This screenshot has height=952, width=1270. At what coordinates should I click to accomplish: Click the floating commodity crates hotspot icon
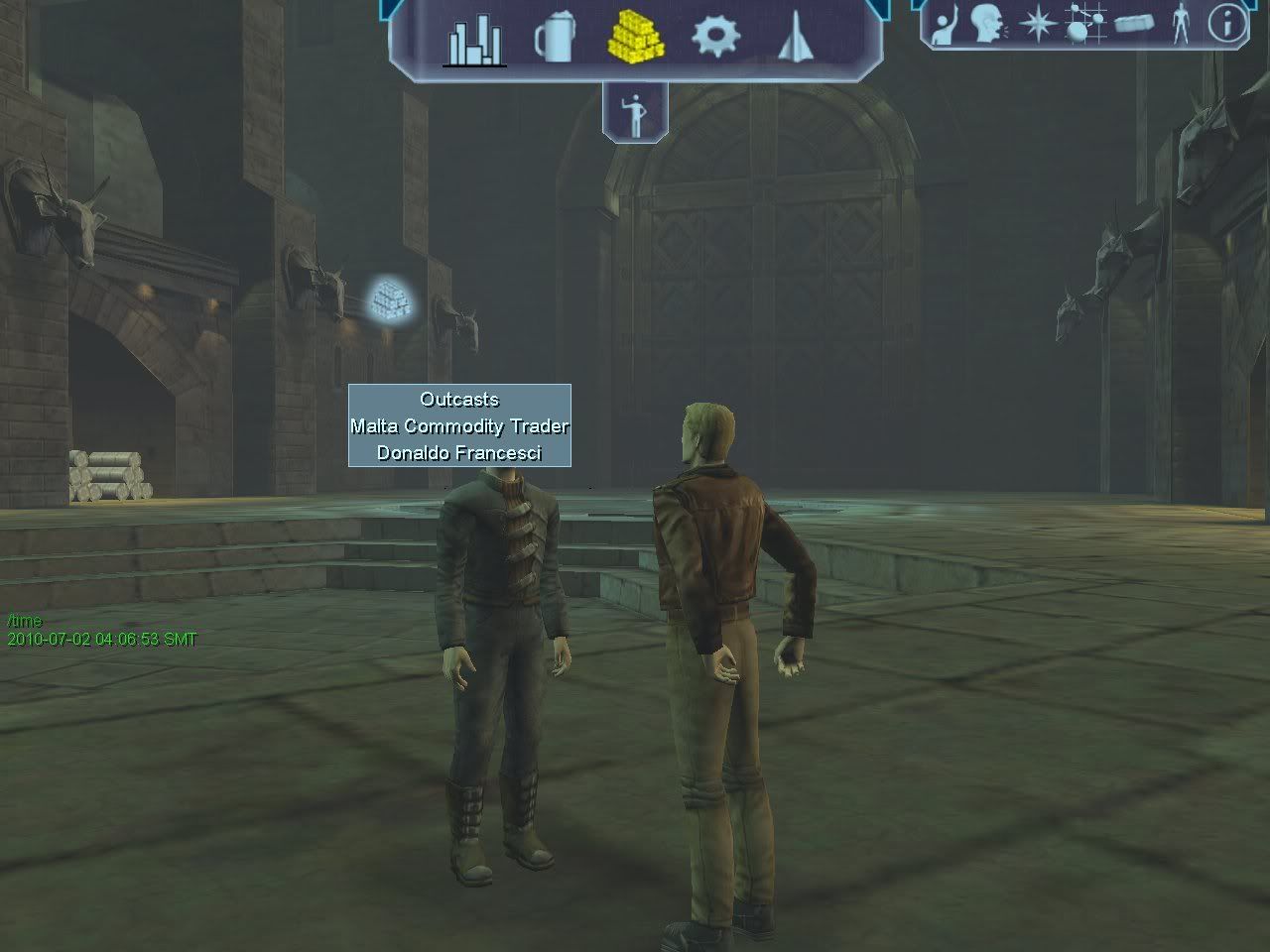tap(391, 298)
